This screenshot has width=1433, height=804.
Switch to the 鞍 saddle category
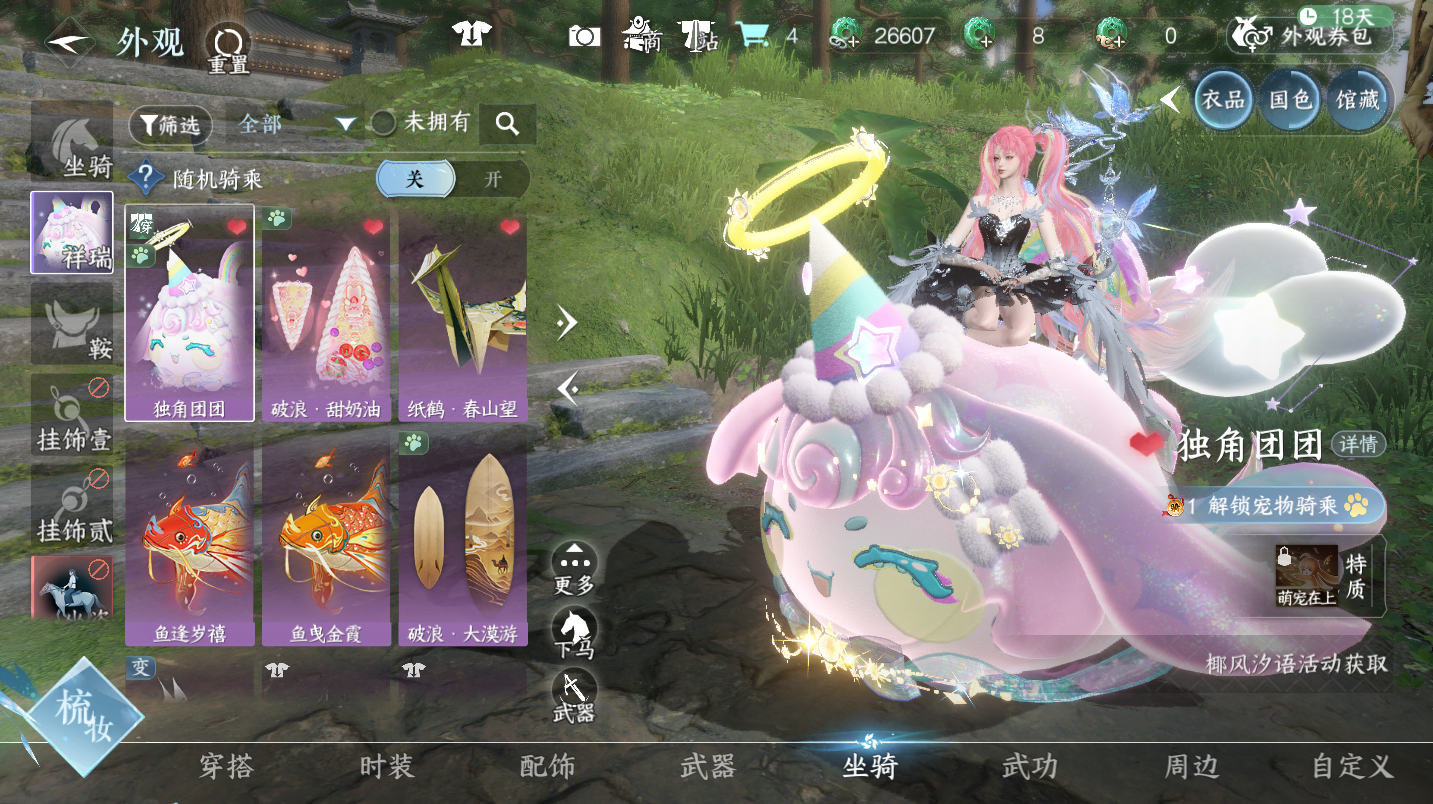click(x=72, y=322)
